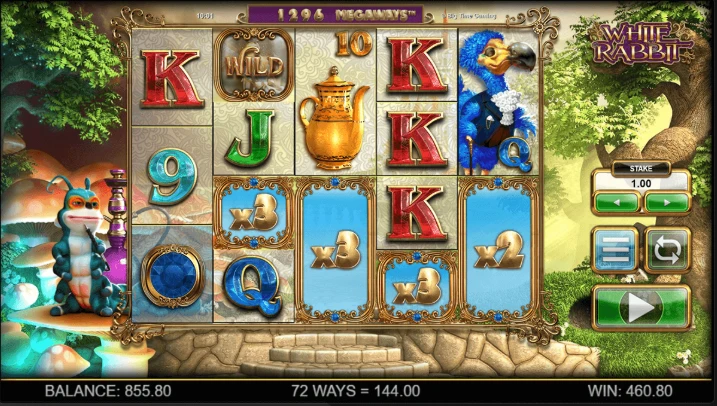Activate the autoplay loop-arrows button
This screenshot has height=406, width=717.
pyautogui.click(x=666, y=250)
